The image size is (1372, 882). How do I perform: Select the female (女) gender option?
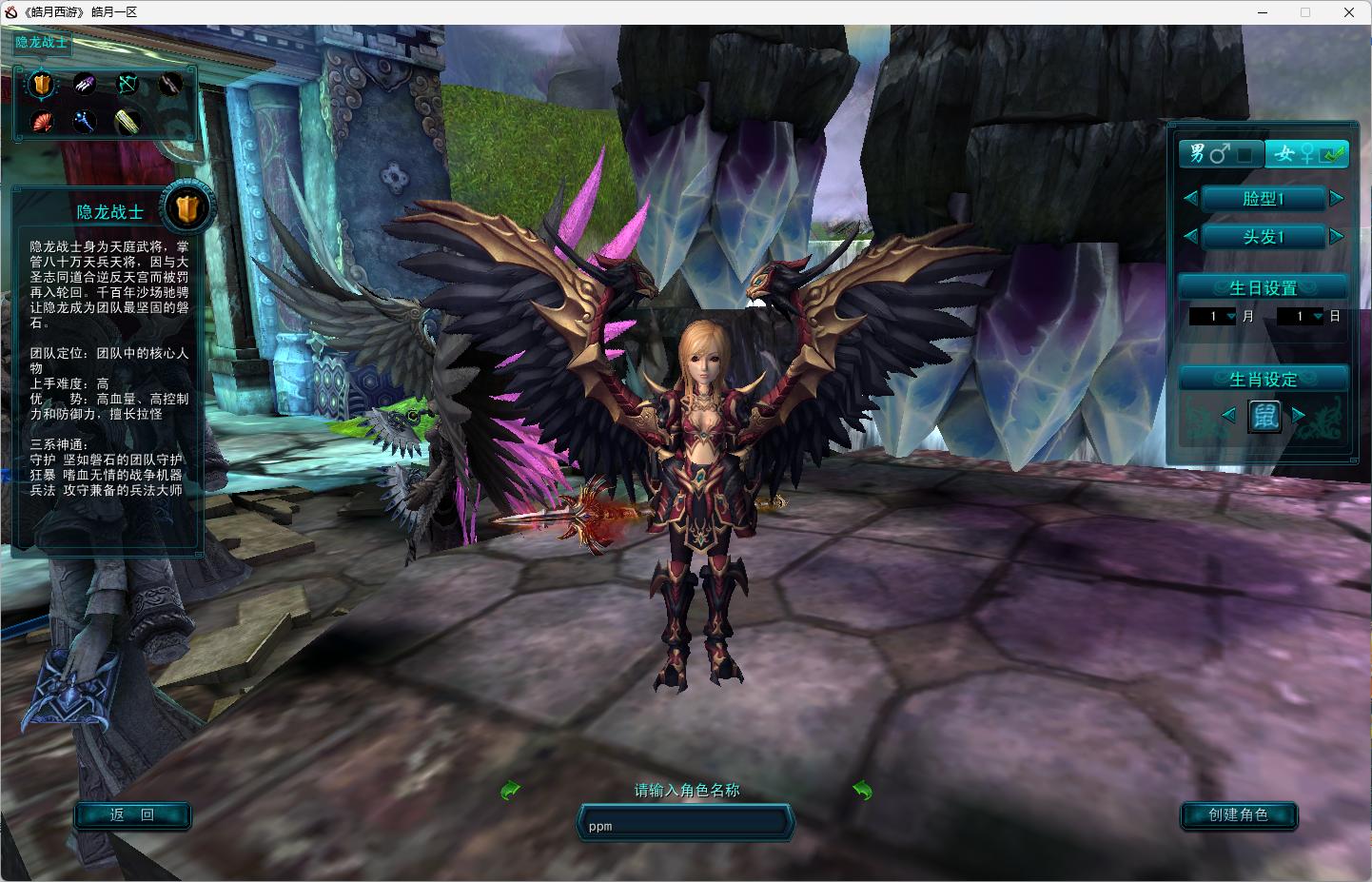(1306, 153)
